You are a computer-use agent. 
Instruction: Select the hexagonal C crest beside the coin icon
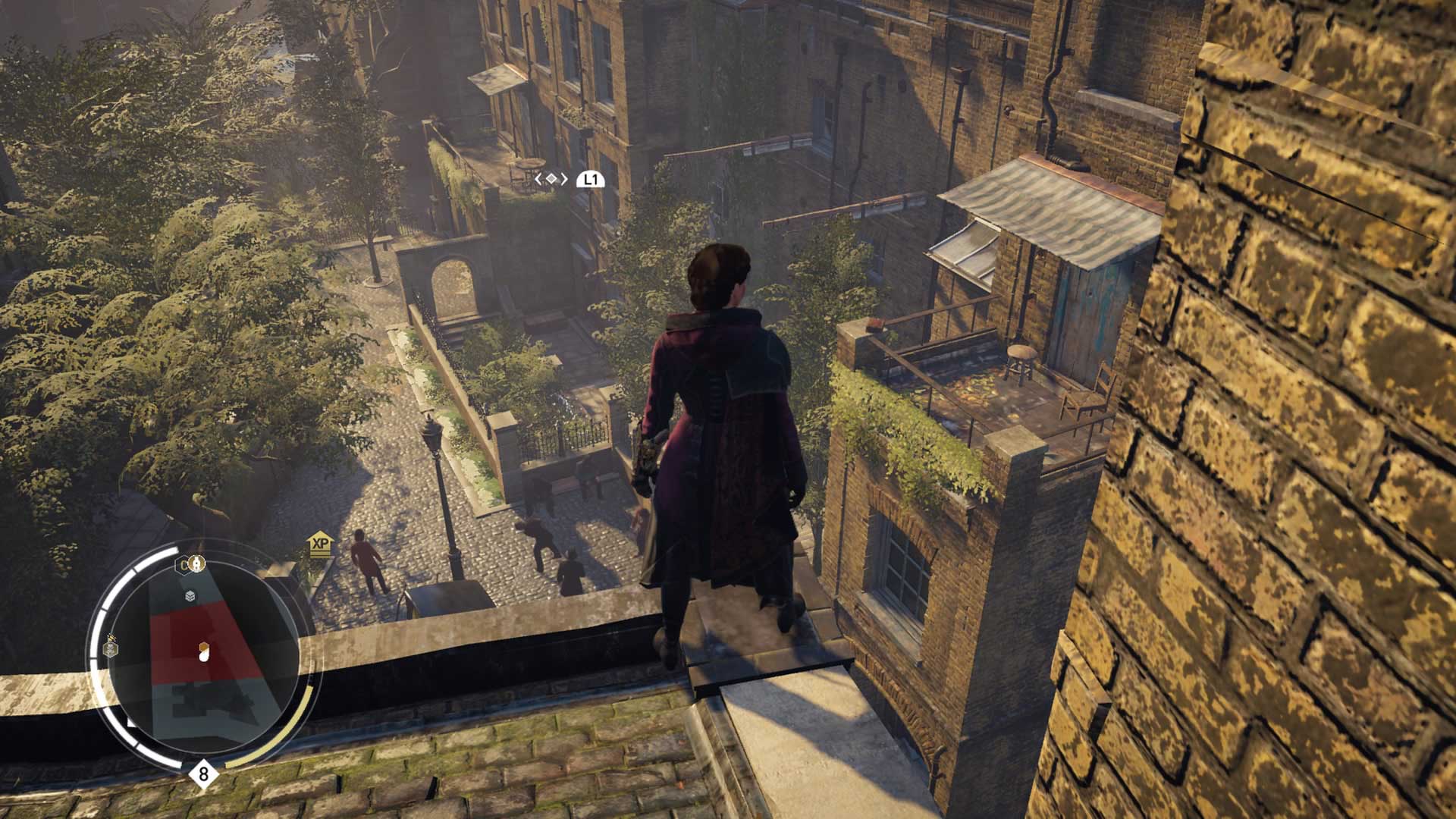tap(182, 565)
